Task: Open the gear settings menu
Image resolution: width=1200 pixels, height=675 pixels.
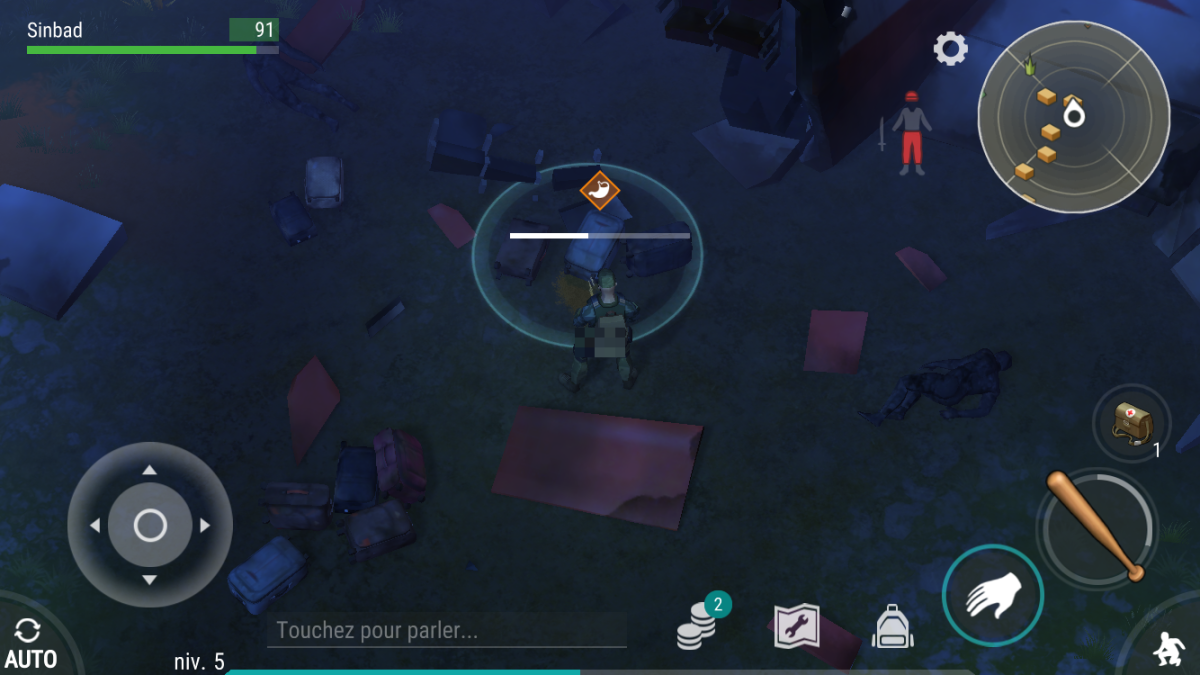Action: [x=950, y=48]
